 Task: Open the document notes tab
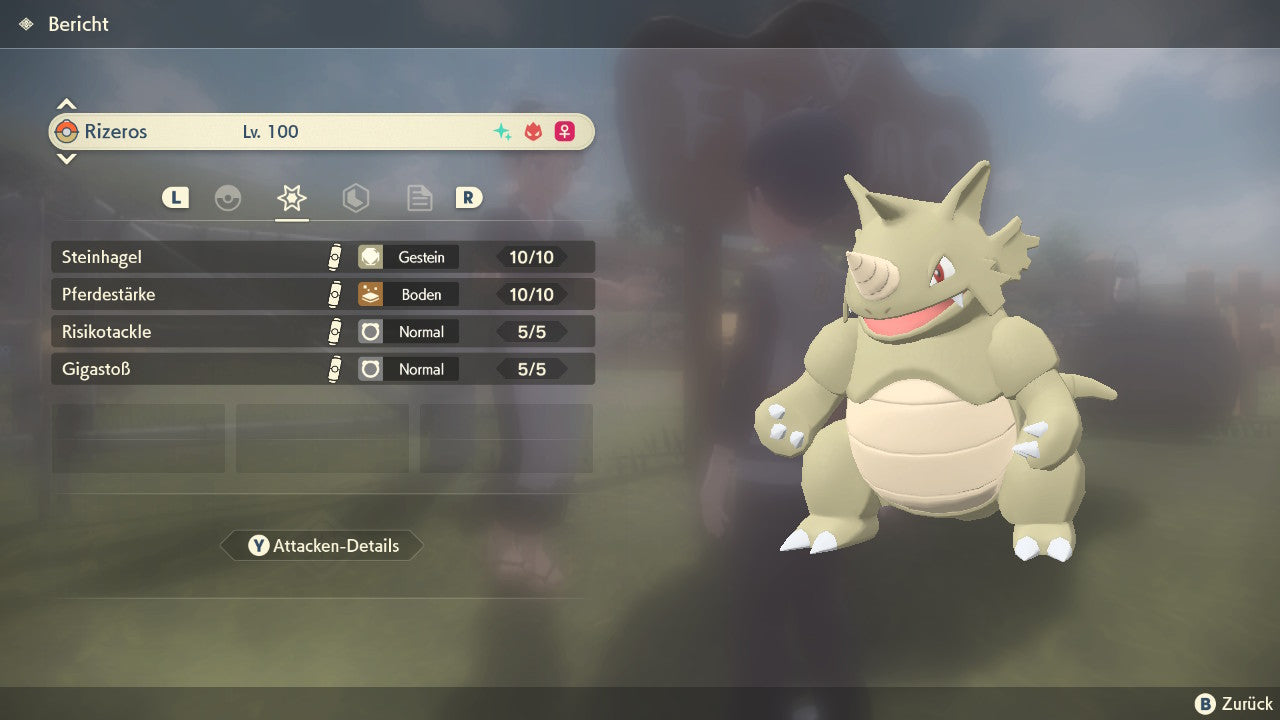click(419, 198)
